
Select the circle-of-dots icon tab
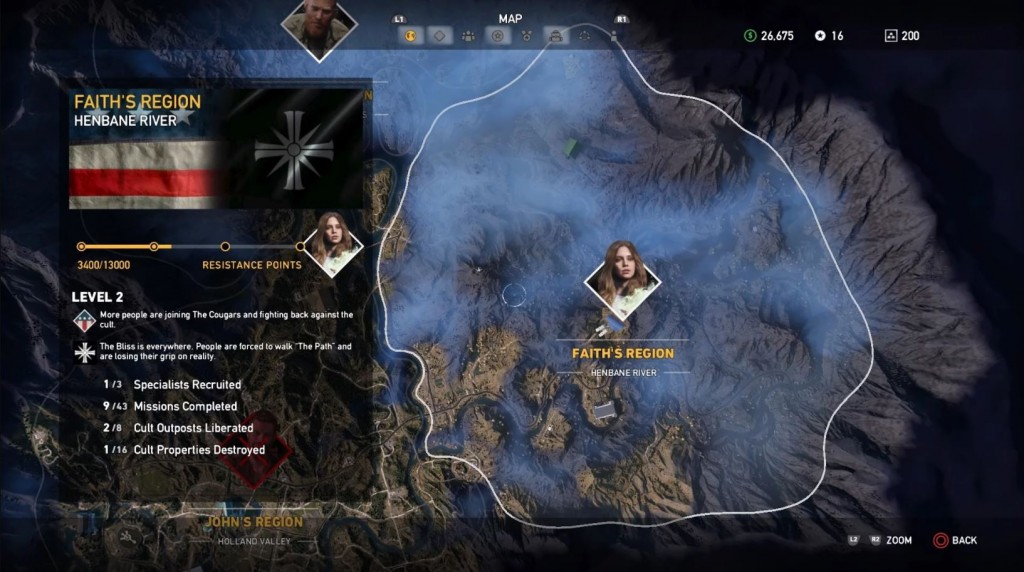tap(585, 36)
